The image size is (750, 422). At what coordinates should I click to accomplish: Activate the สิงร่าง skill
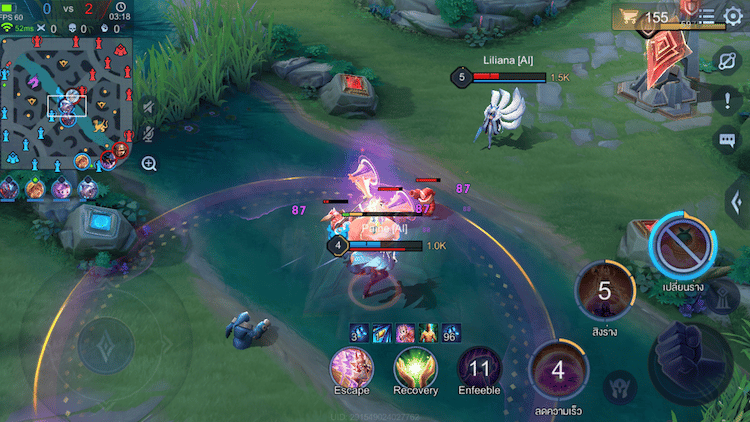click(x=604, y=291)
